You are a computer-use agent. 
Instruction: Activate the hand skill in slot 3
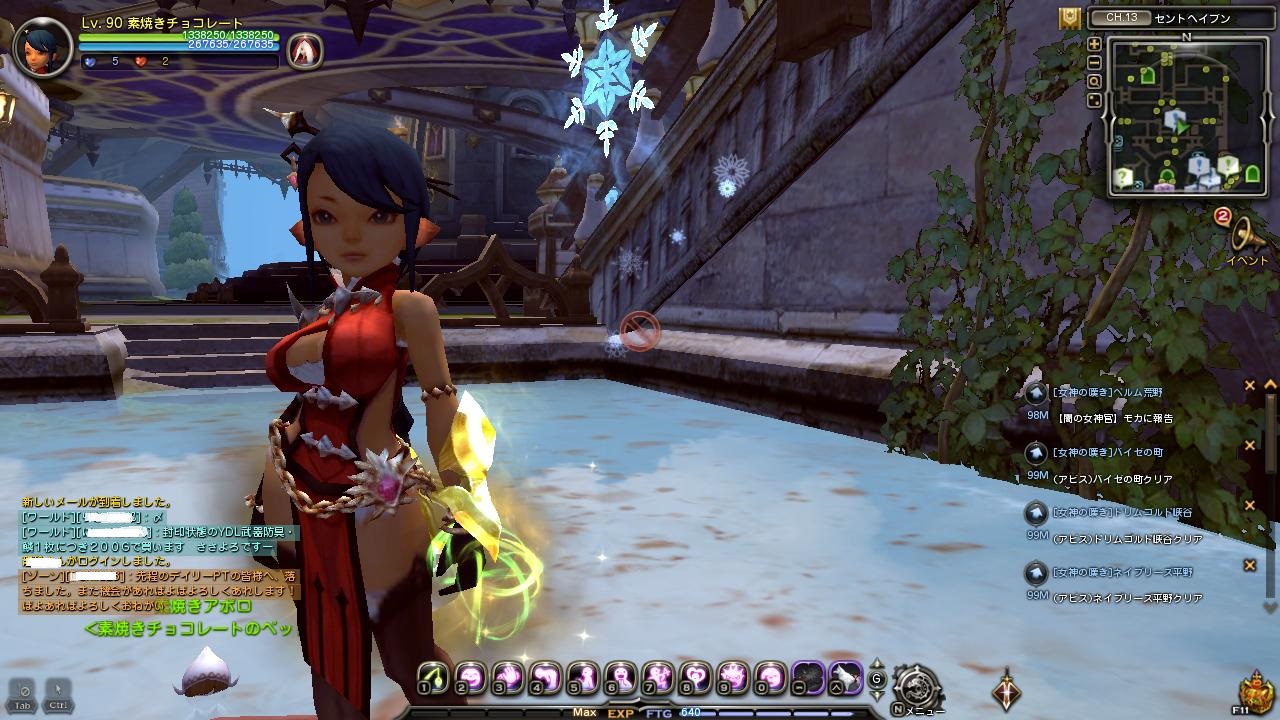[507, 676]
